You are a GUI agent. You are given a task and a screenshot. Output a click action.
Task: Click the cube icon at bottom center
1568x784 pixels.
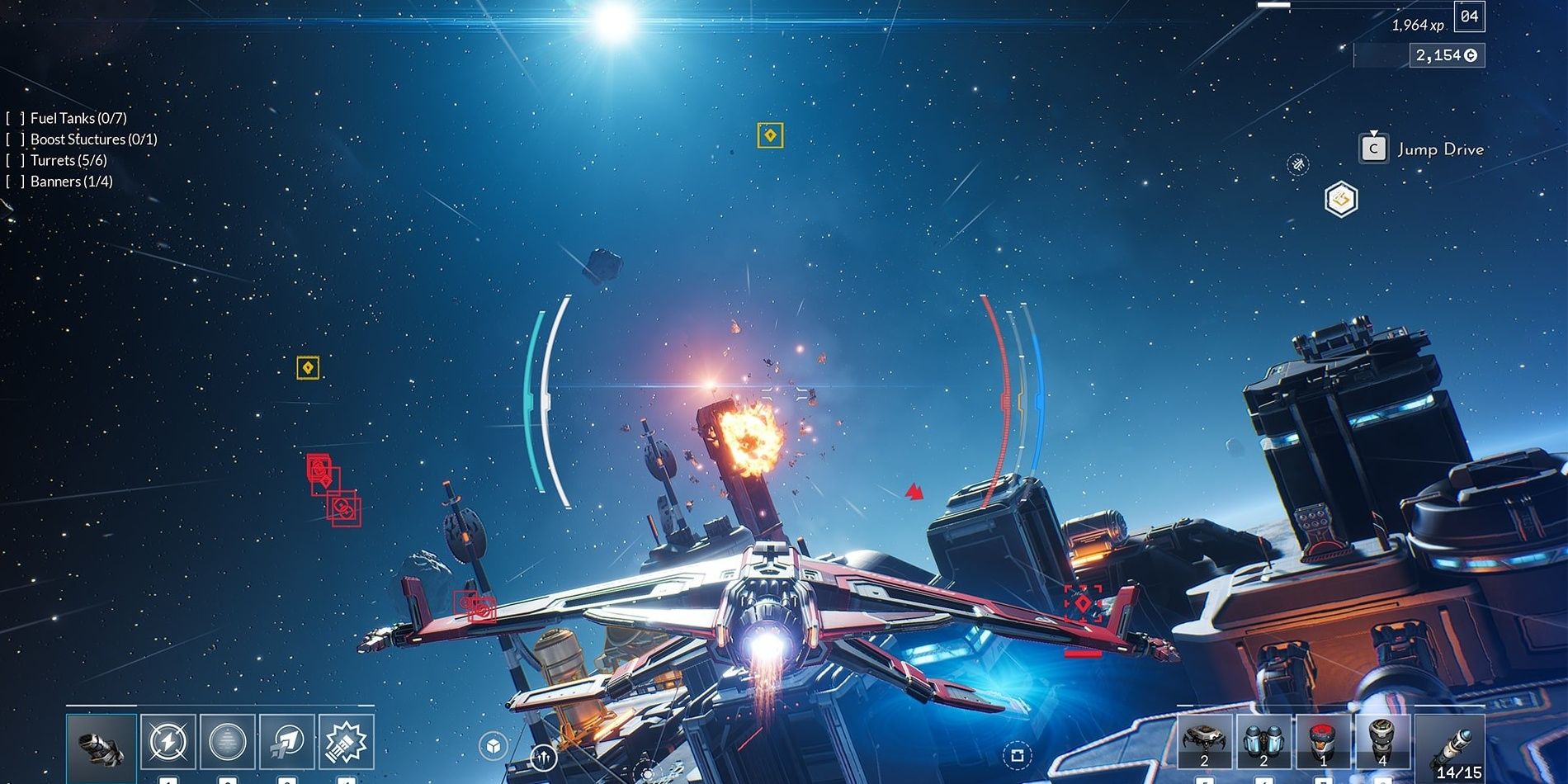493,746
